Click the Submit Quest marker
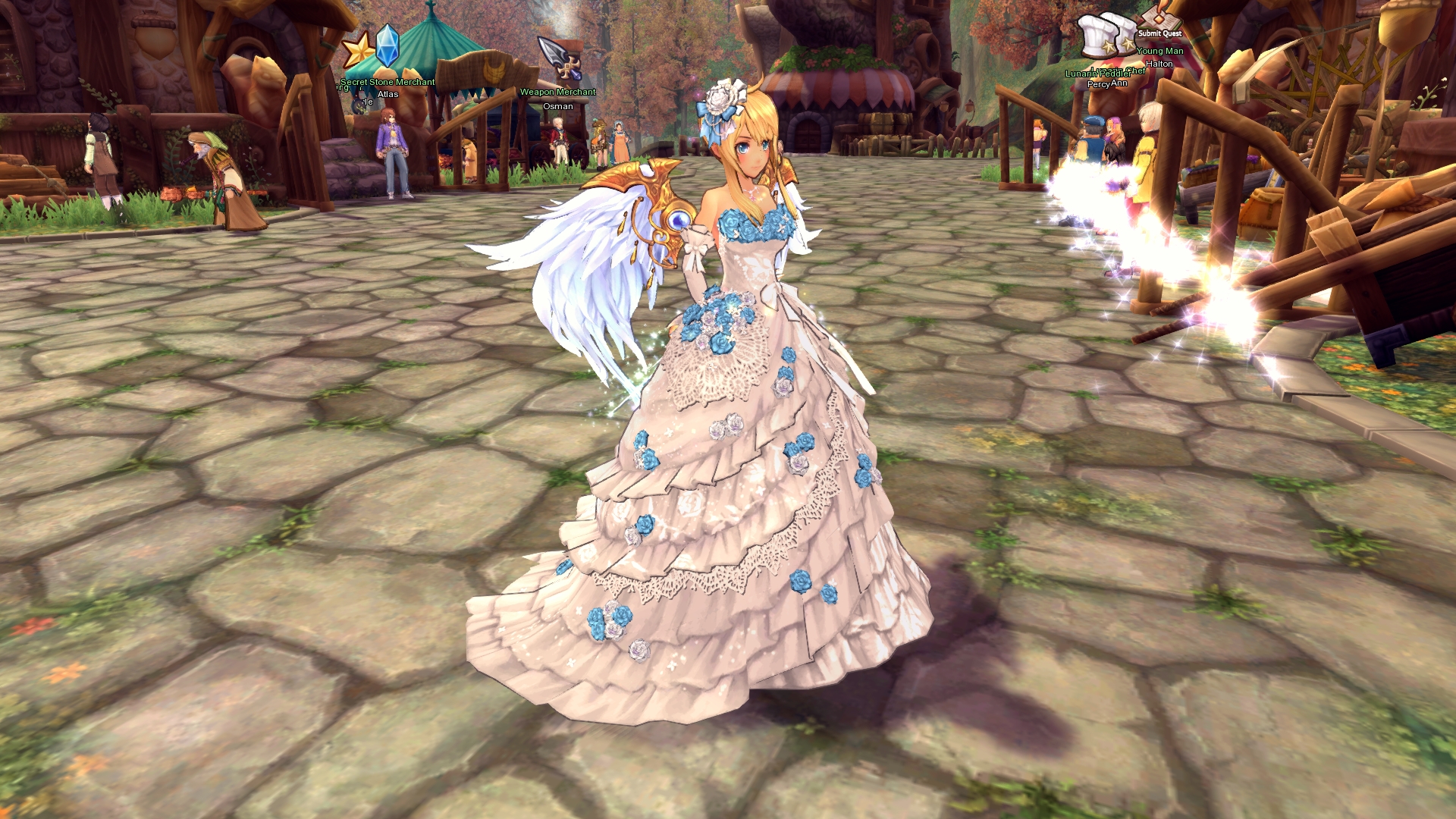This screenshot has height=819, width=1456. click(1159, 33)
